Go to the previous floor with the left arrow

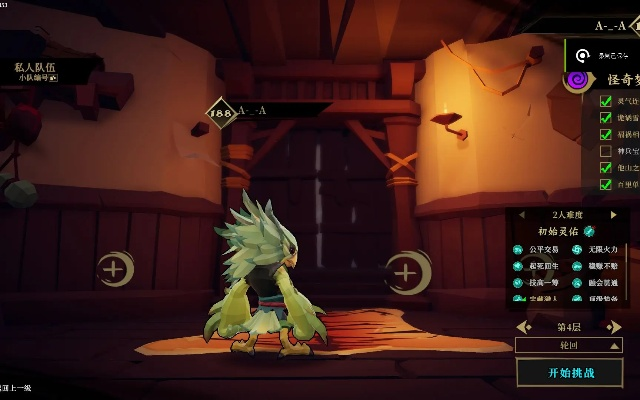524,327
